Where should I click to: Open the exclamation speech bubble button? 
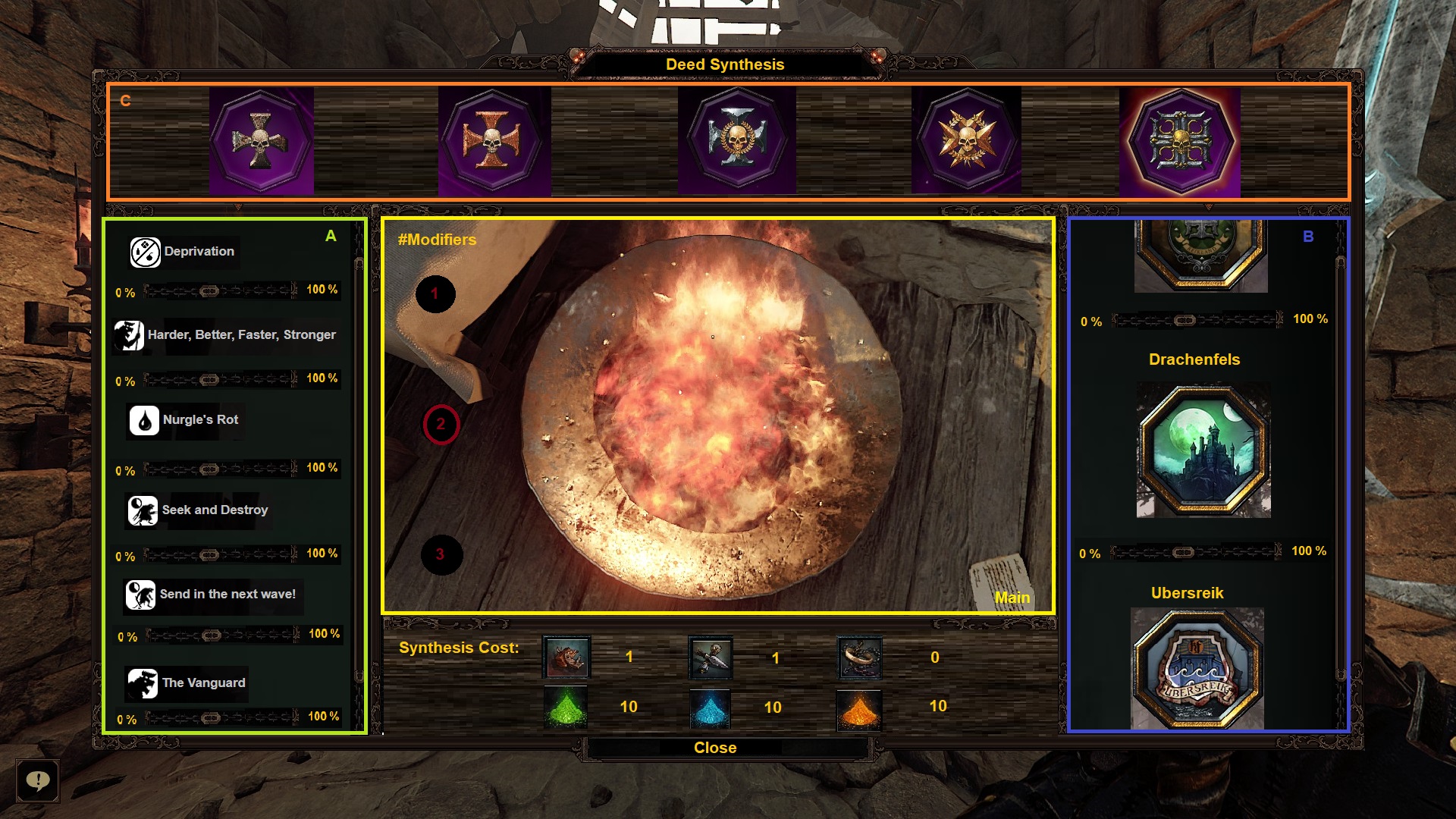(x=37, y=780)
